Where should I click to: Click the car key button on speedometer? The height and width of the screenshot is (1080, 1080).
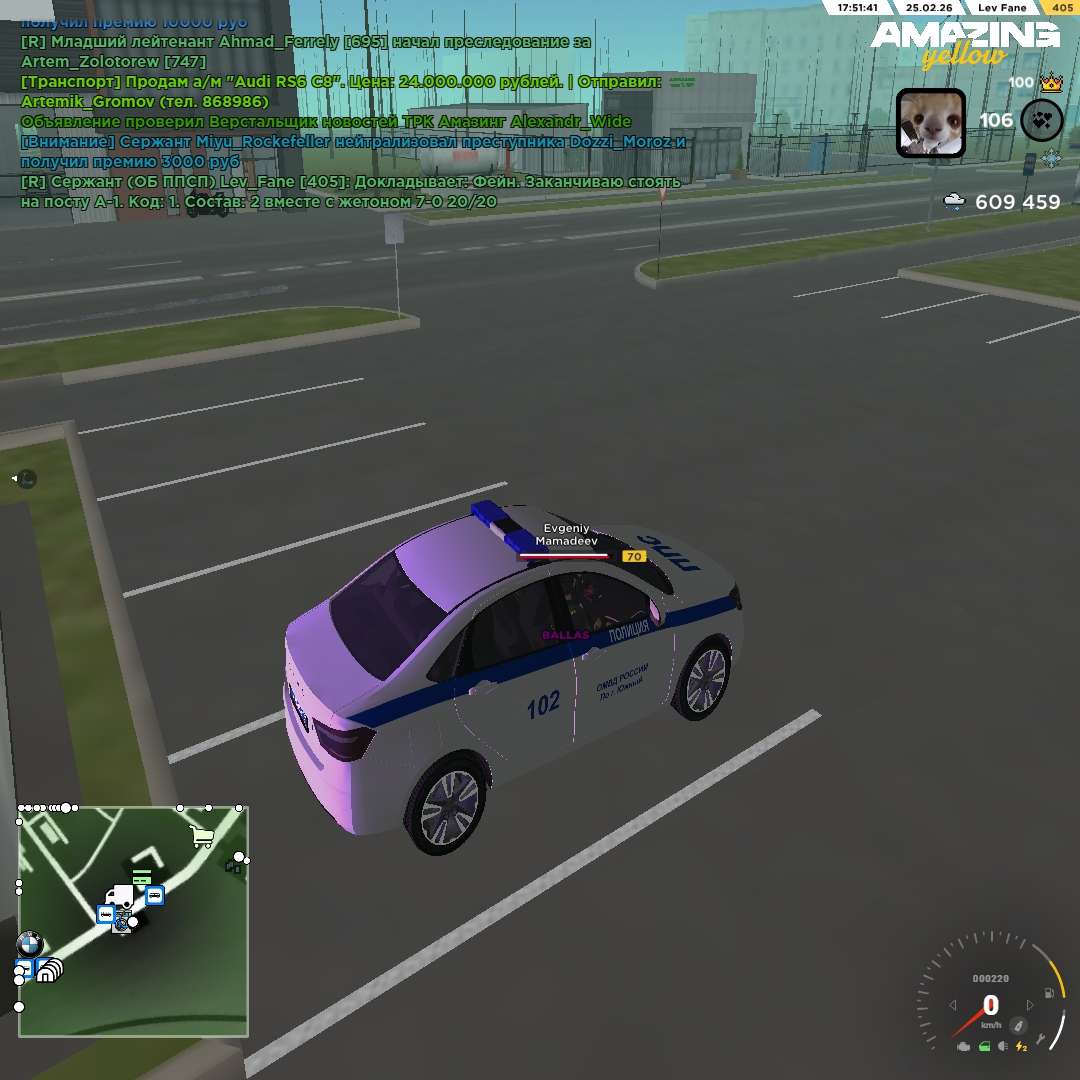(x=1018, y=1025)
